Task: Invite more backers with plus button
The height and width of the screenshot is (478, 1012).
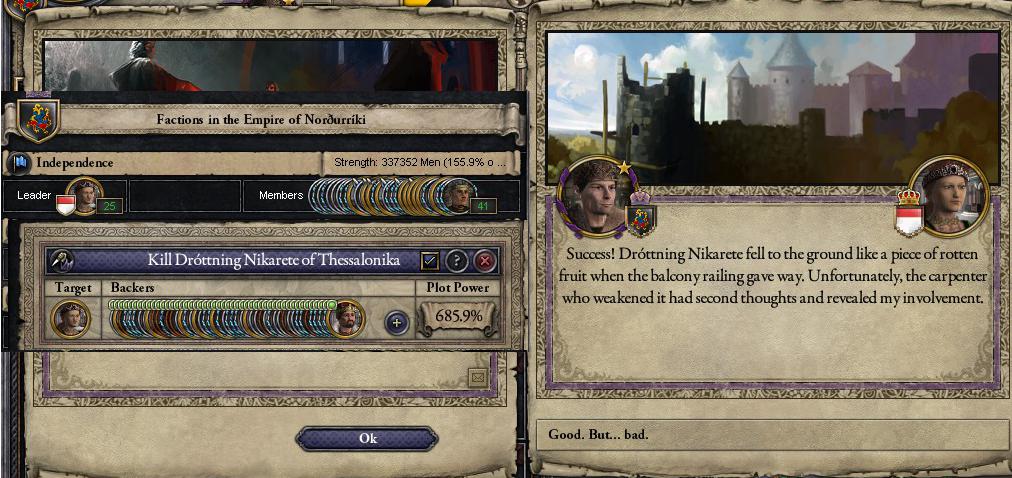Action: pyautogui.click(x=397, y=322)
